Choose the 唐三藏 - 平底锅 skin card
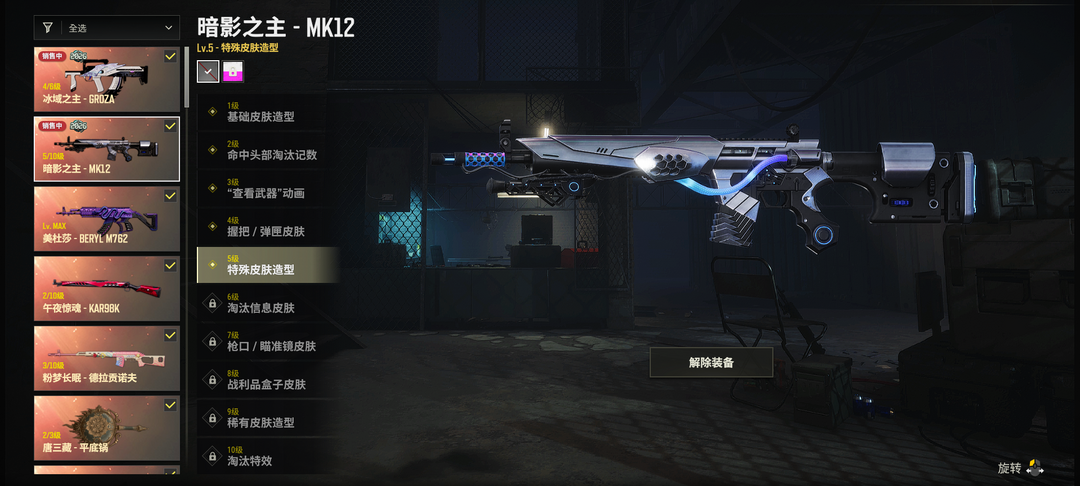Screen dimensions: 1080x486 (x=107, y=427)
